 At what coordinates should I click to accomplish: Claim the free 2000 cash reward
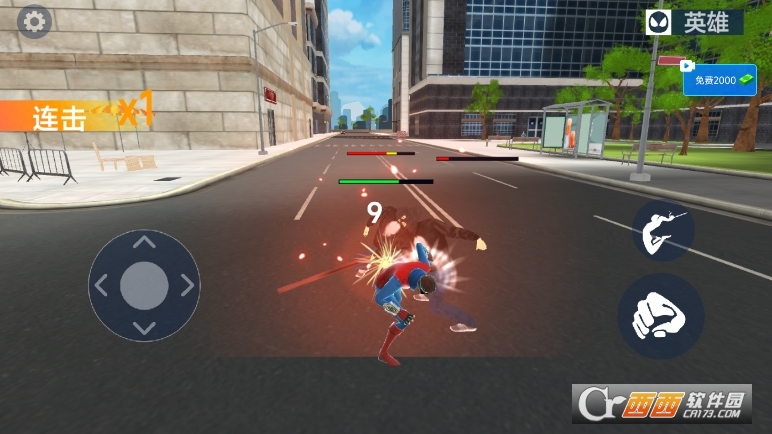[719, 80]
